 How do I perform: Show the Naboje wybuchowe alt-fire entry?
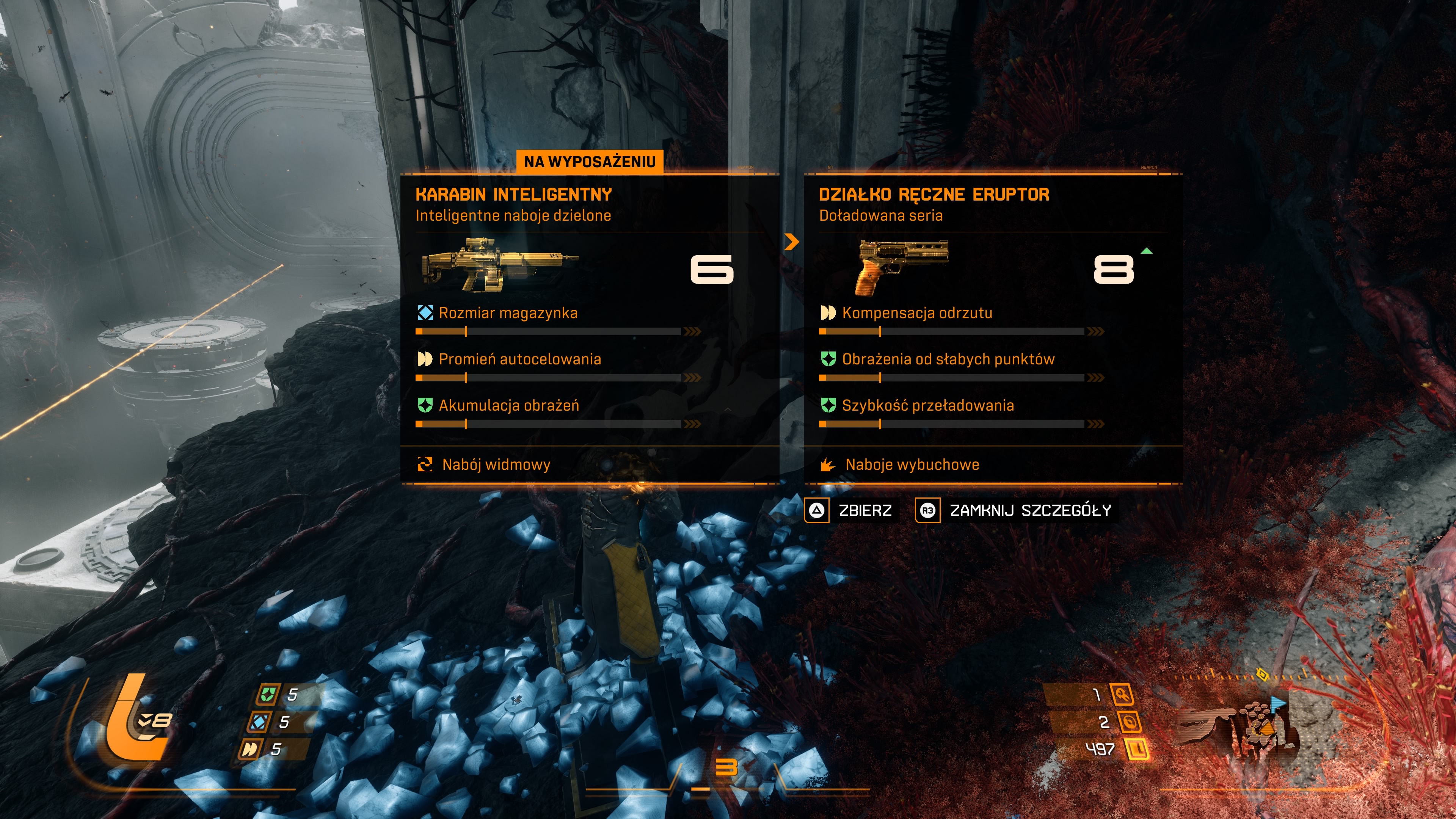911,464
